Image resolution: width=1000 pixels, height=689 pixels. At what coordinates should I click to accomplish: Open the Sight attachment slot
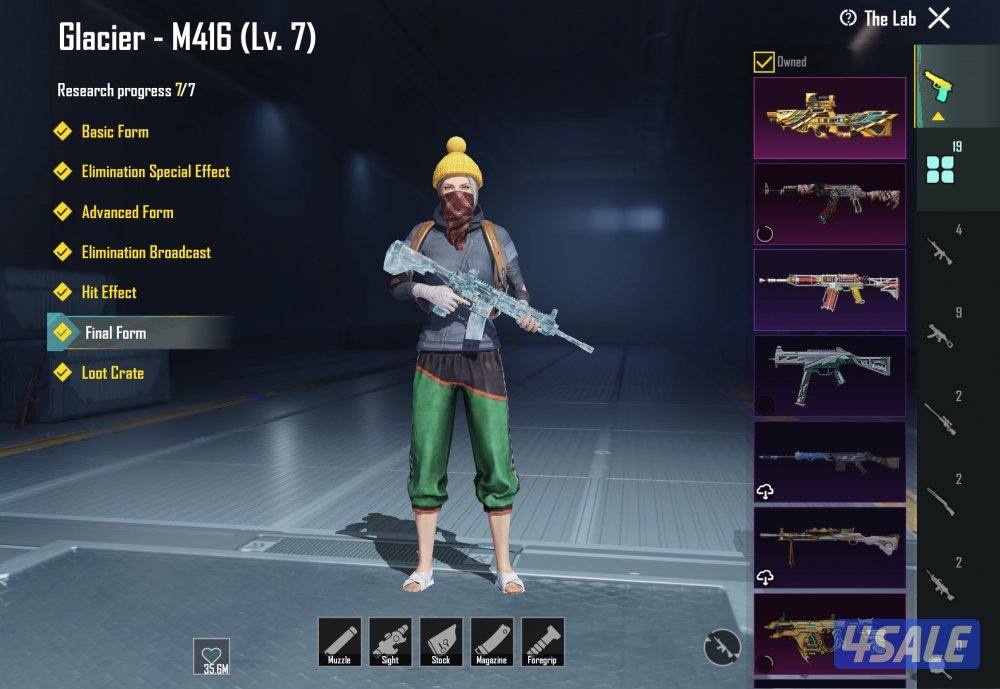point(390,641)
